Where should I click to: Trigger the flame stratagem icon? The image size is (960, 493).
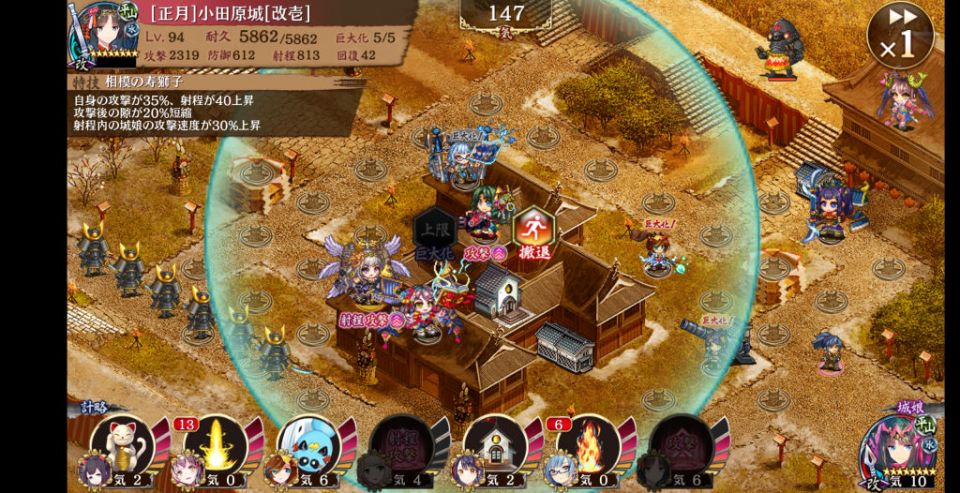[589, 443]
